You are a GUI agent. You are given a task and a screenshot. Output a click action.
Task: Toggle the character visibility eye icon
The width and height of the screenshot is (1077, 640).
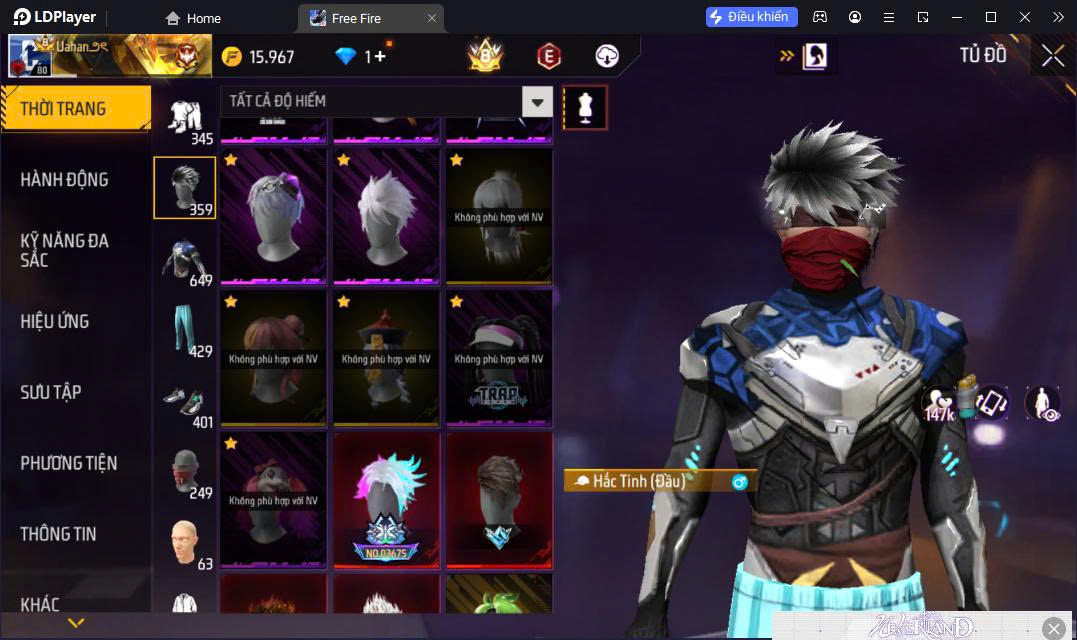pos(1042,403)
